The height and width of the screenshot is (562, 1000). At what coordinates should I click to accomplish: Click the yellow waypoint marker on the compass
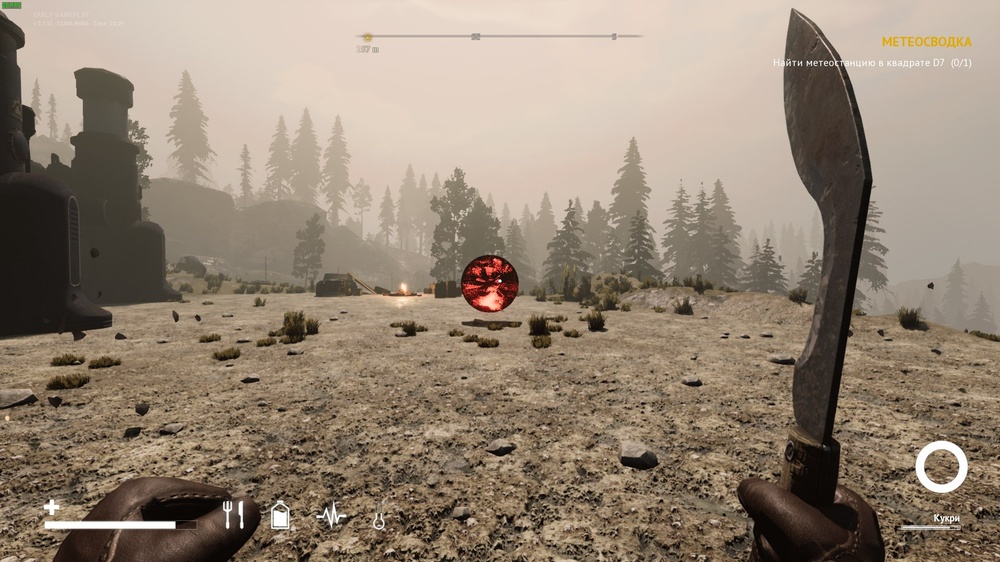367,37
